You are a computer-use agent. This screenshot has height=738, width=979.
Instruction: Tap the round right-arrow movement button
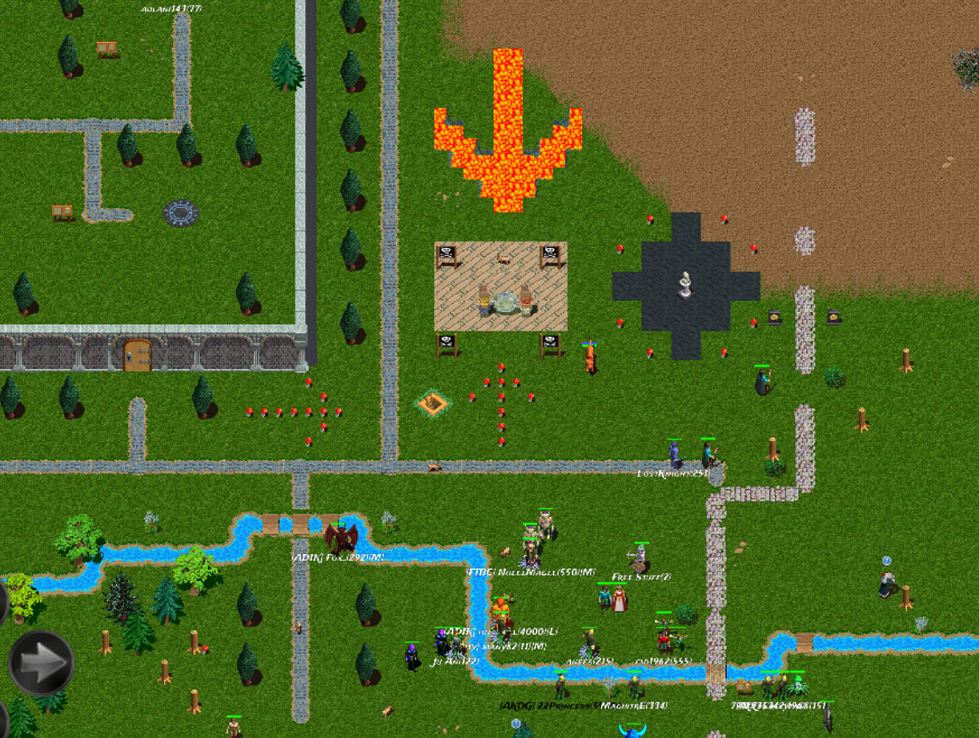42,661
